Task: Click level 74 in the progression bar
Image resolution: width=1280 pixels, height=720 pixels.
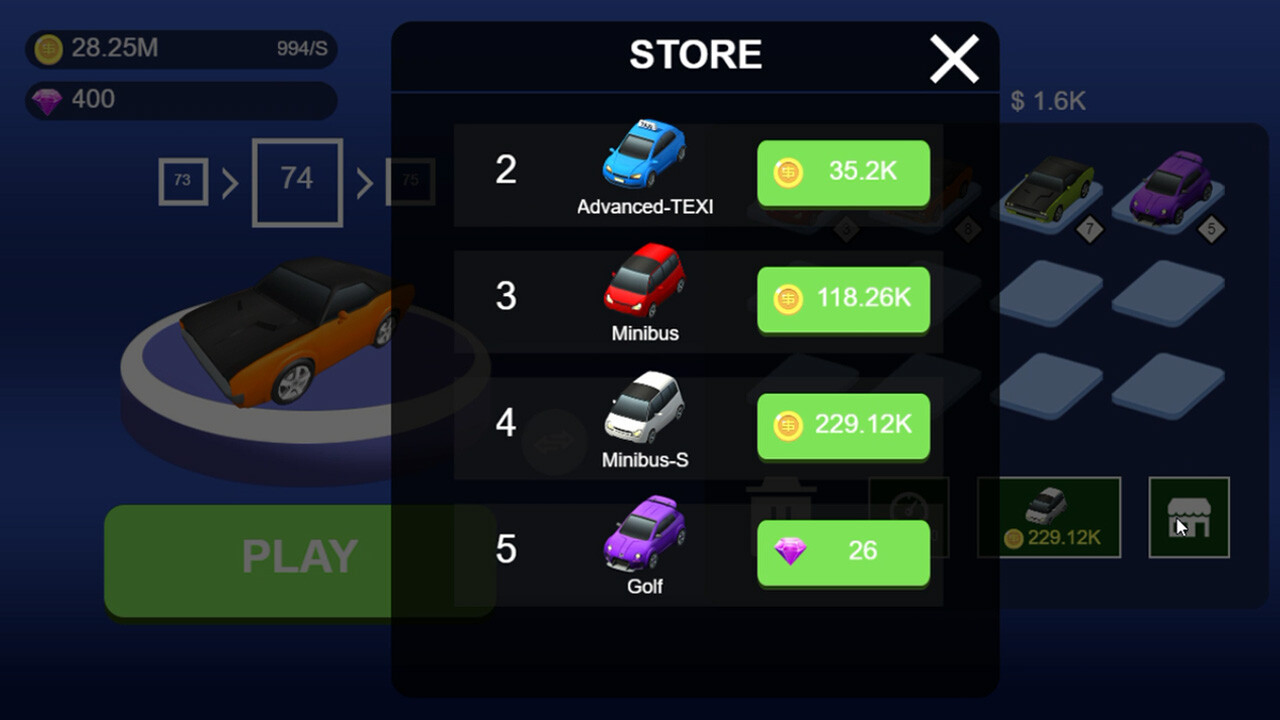Action: (x=296, y=181)
